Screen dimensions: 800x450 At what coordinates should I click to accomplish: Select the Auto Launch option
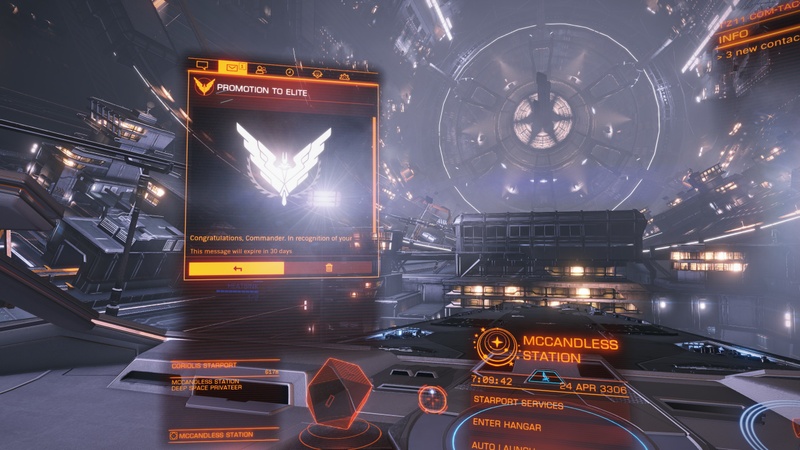point(510,444)
